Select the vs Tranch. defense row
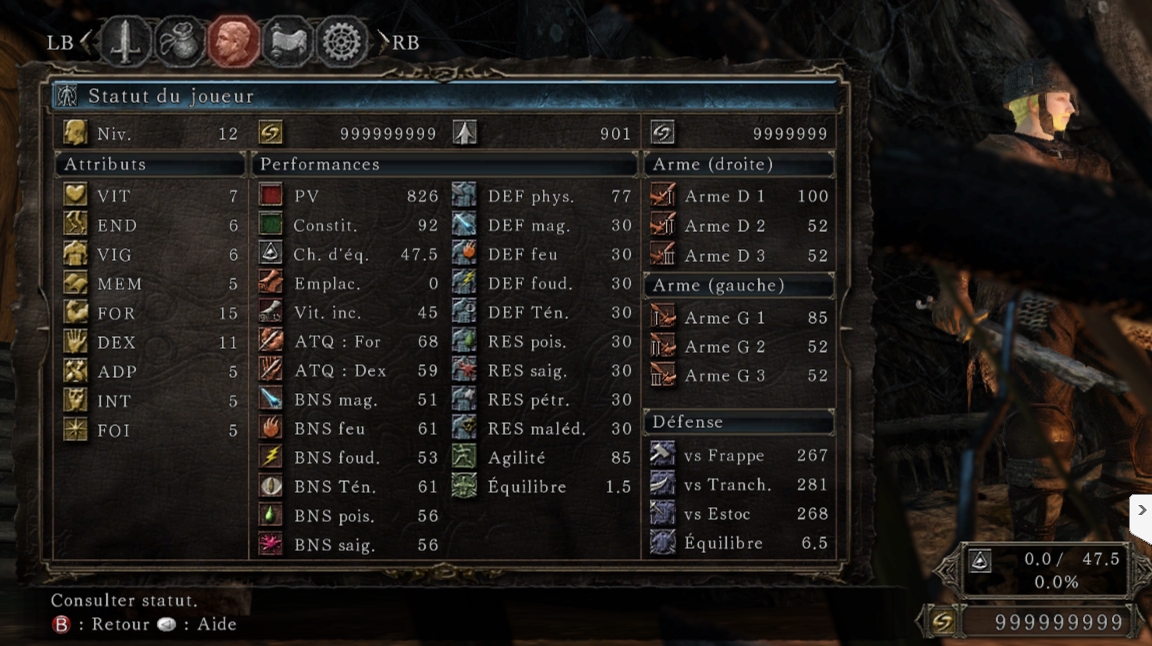Image resolution: width=1152 pixels, height=646 pixels. click(x=739, y=484)
